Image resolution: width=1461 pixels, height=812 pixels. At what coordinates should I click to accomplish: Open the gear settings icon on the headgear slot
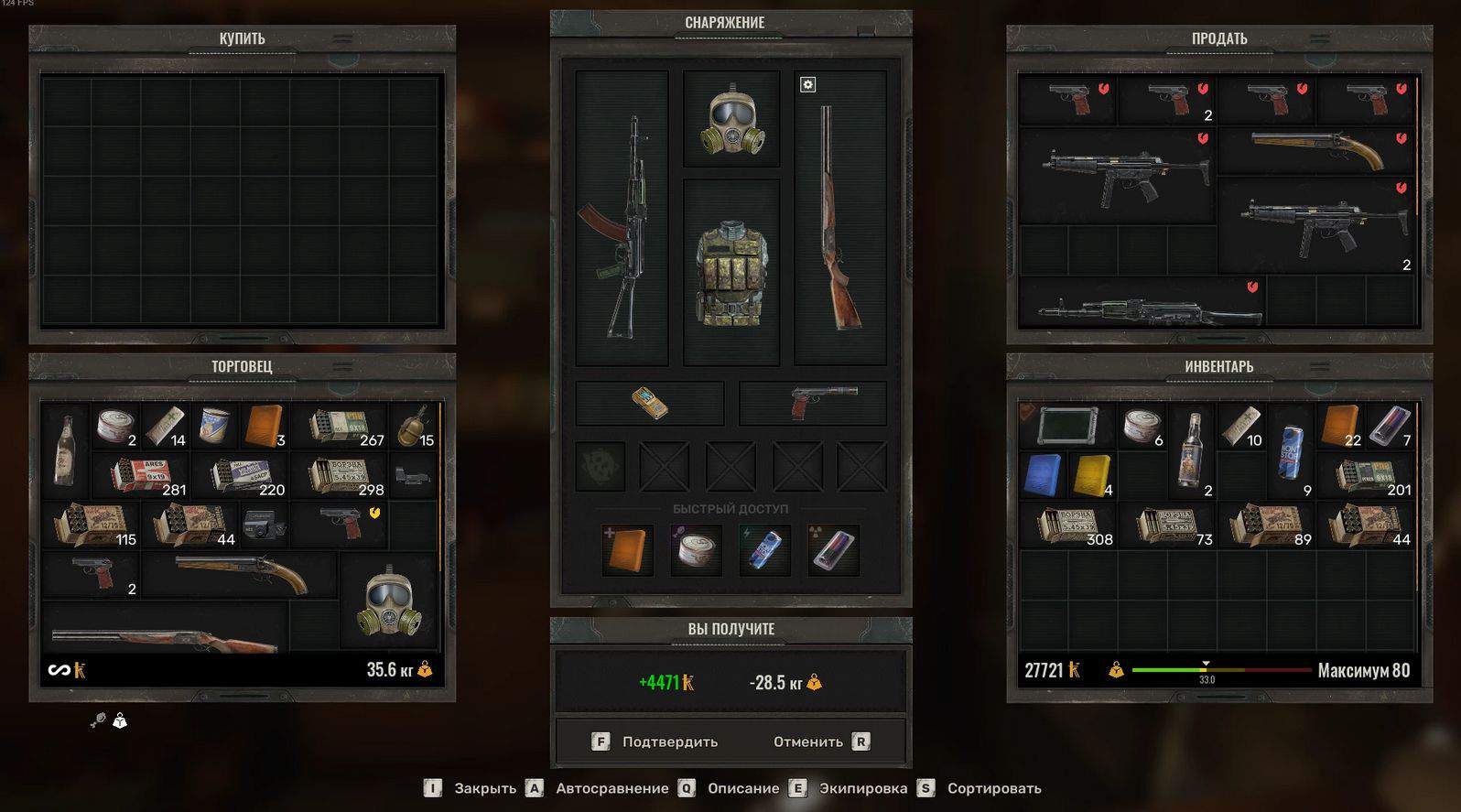pyautogui.click(x=806, y=85)
